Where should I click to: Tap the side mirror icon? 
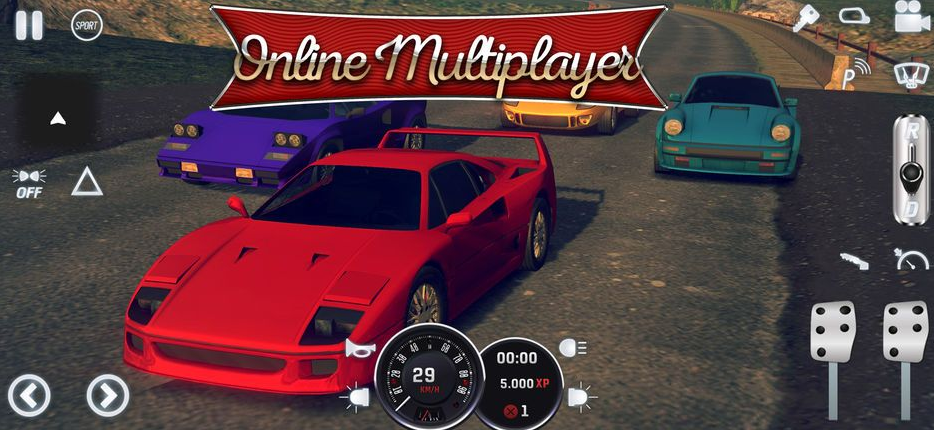[x=854, y=17]
